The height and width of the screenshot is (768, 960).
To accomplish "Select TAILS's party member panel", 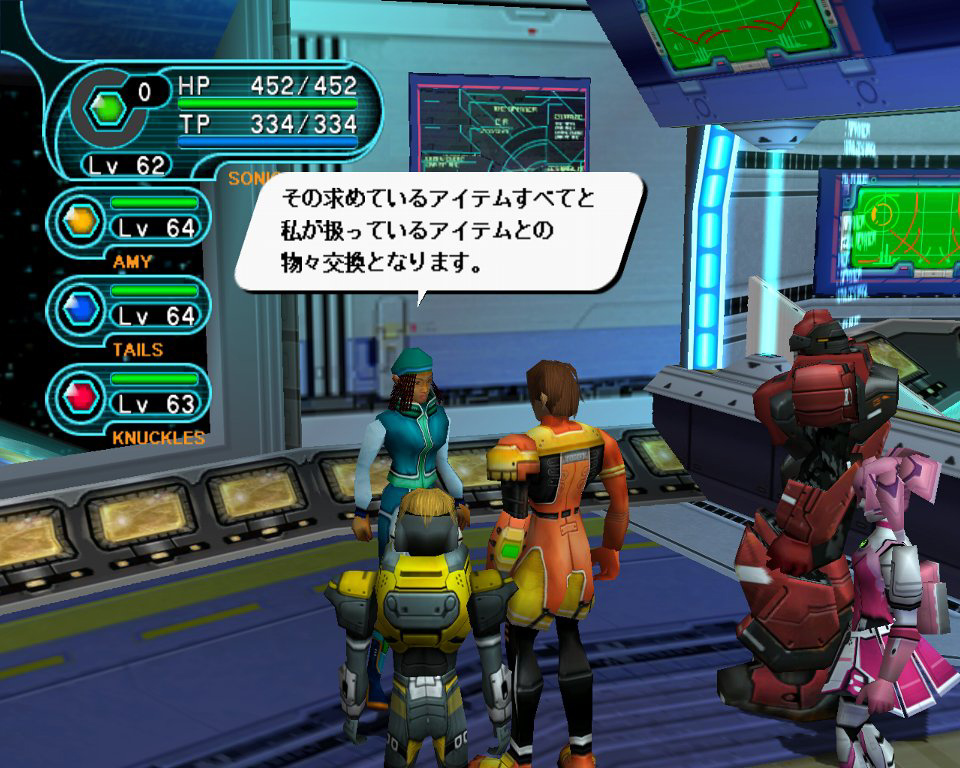I will pyautogui.click(x=130, y=308).
